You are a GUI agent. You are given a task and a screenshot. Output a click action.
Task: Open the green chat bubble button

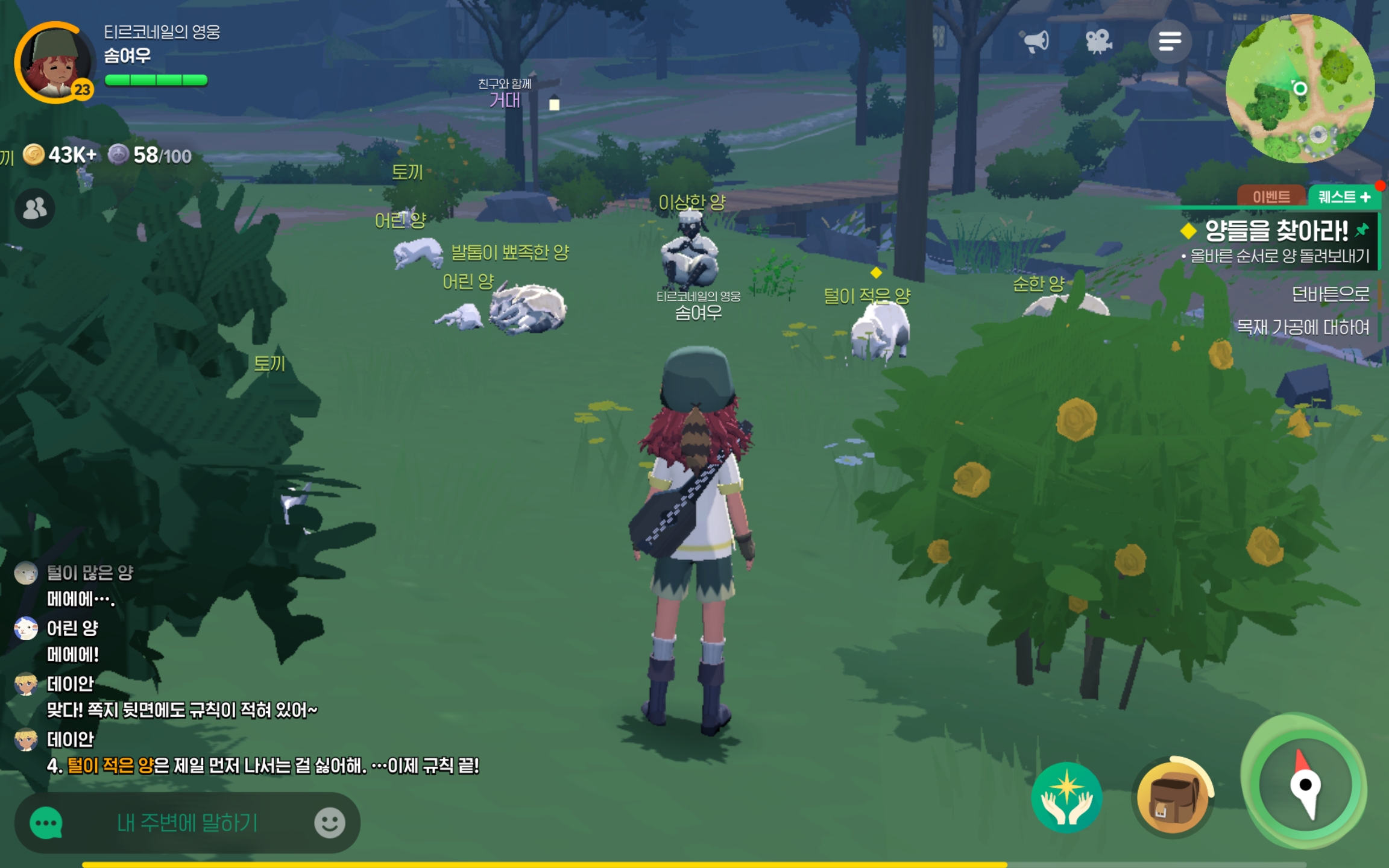click(46, 823)
